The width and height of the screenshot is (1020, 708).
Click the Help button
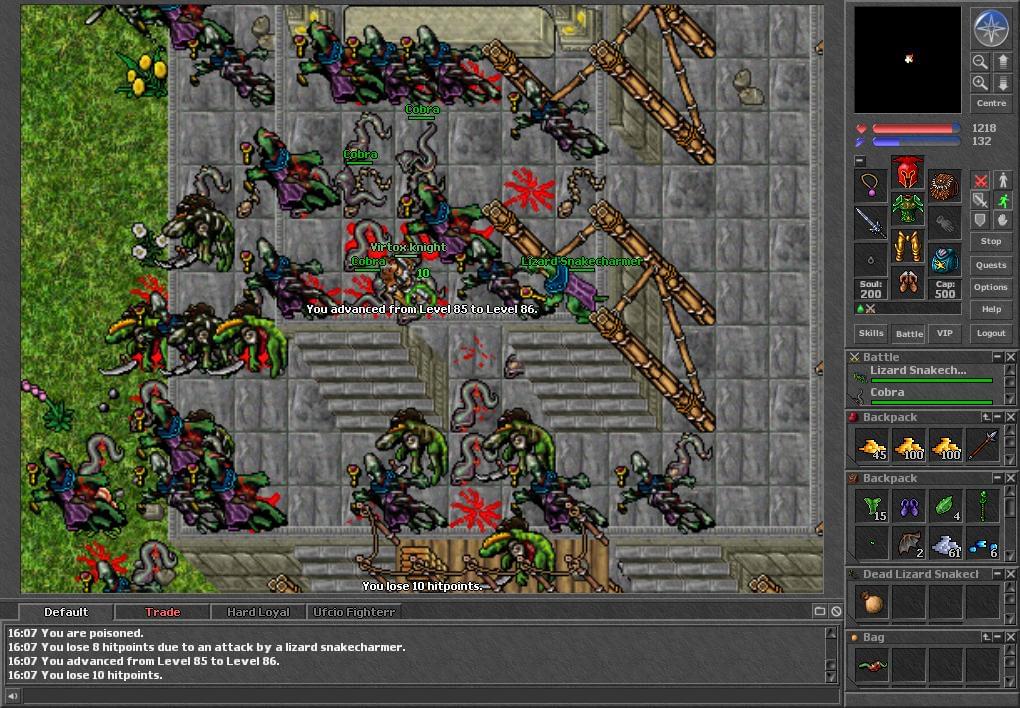click(x=990, y=309)
